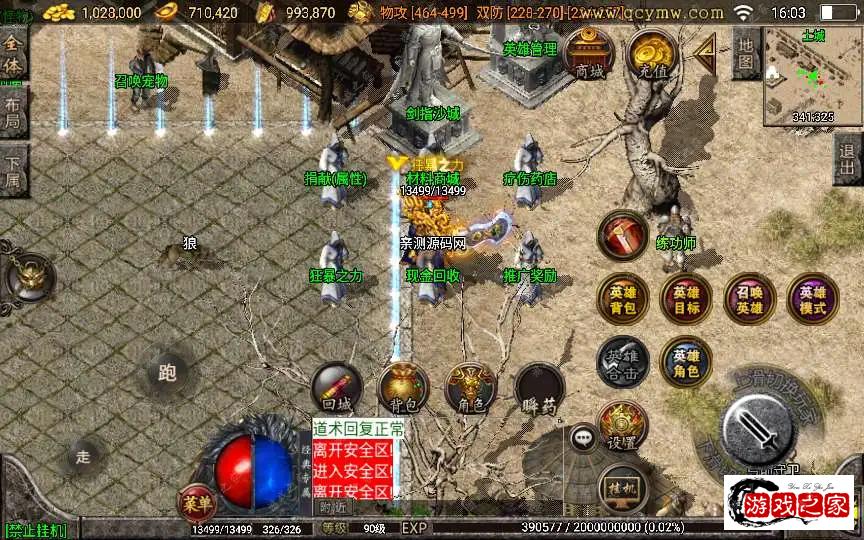Image resolution: width=864 pixels, height=540 pixels.
Task: Toggle the 英雄模式 hero mode button
Action: 813,299
